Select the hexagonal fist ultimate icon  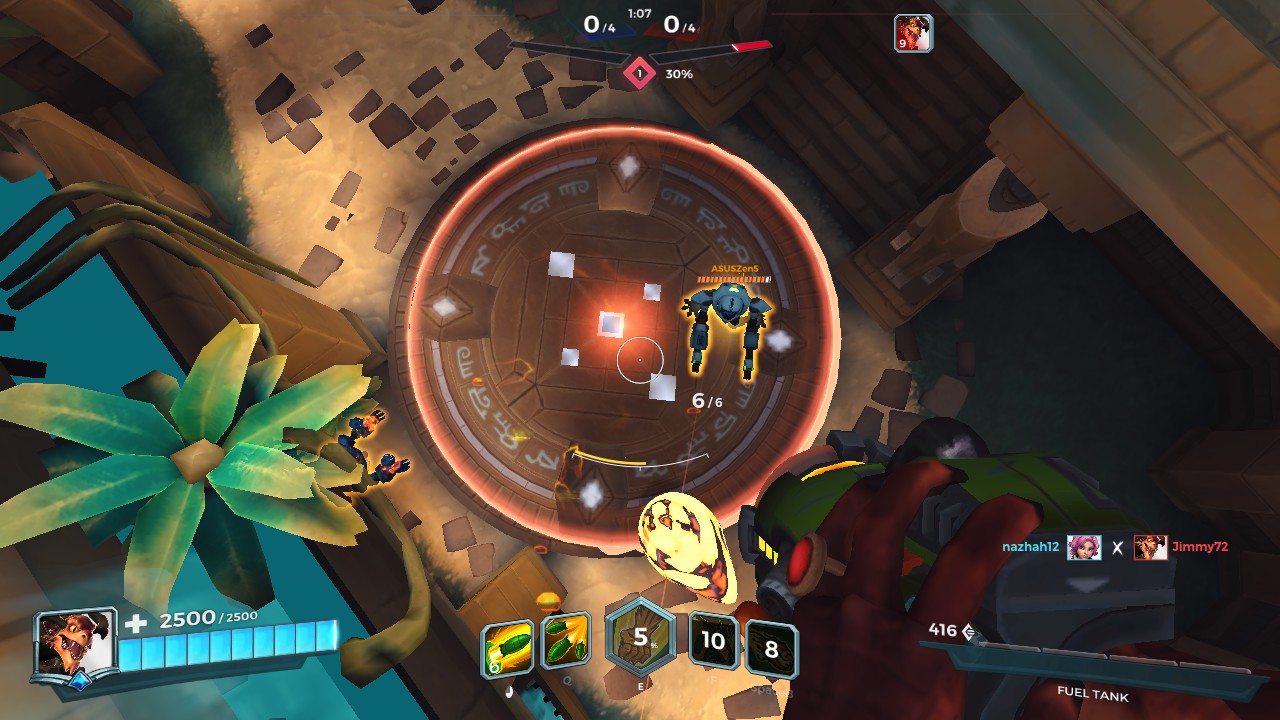point(640,638)
